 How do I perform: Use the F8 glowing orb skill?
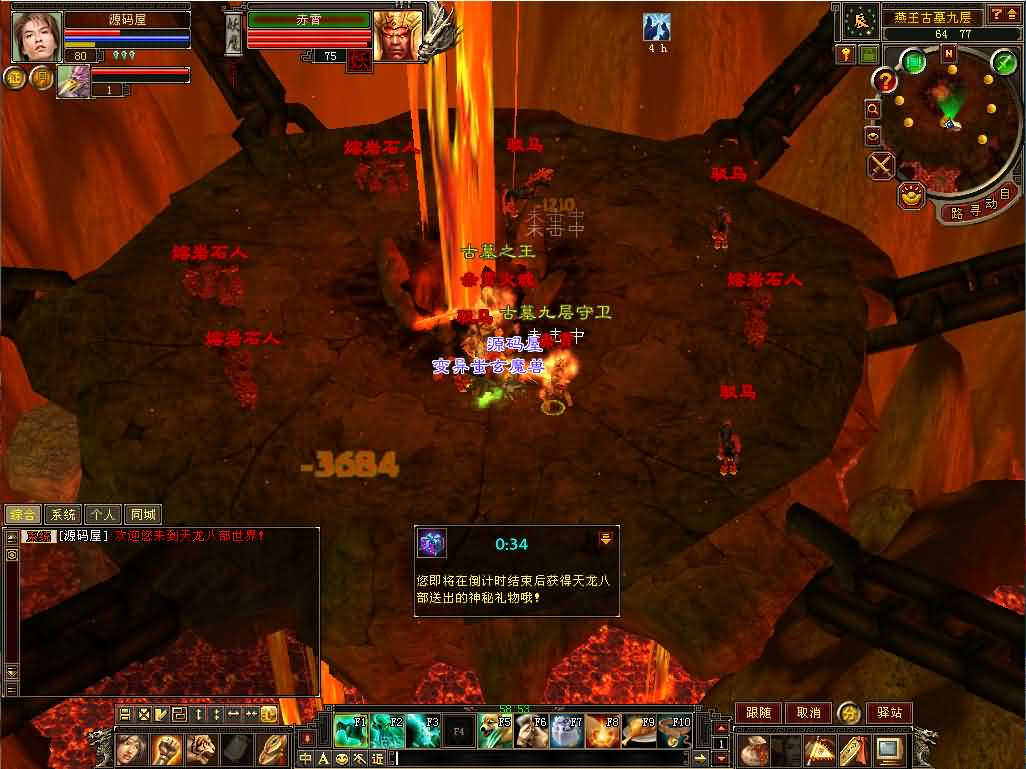602,731
